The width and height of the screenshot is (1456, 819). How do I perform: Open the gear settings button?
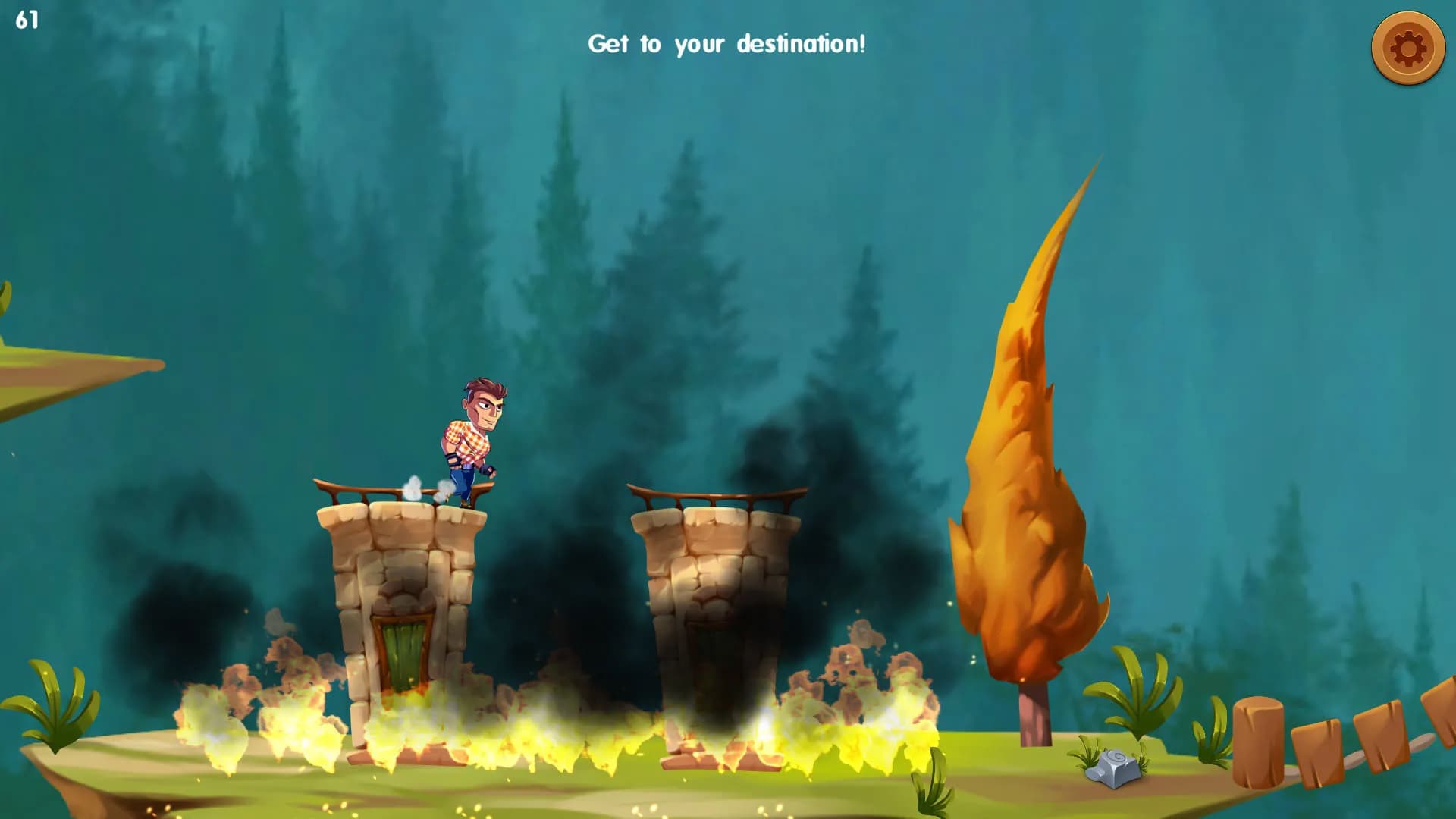pyautogui.click(x=1407, y=49)
